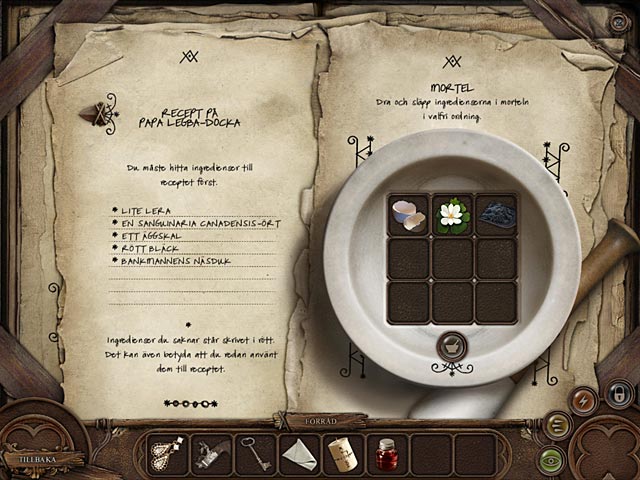Select the red ink bottle
This screenshot has height=480, width=640.
[387, 454]
